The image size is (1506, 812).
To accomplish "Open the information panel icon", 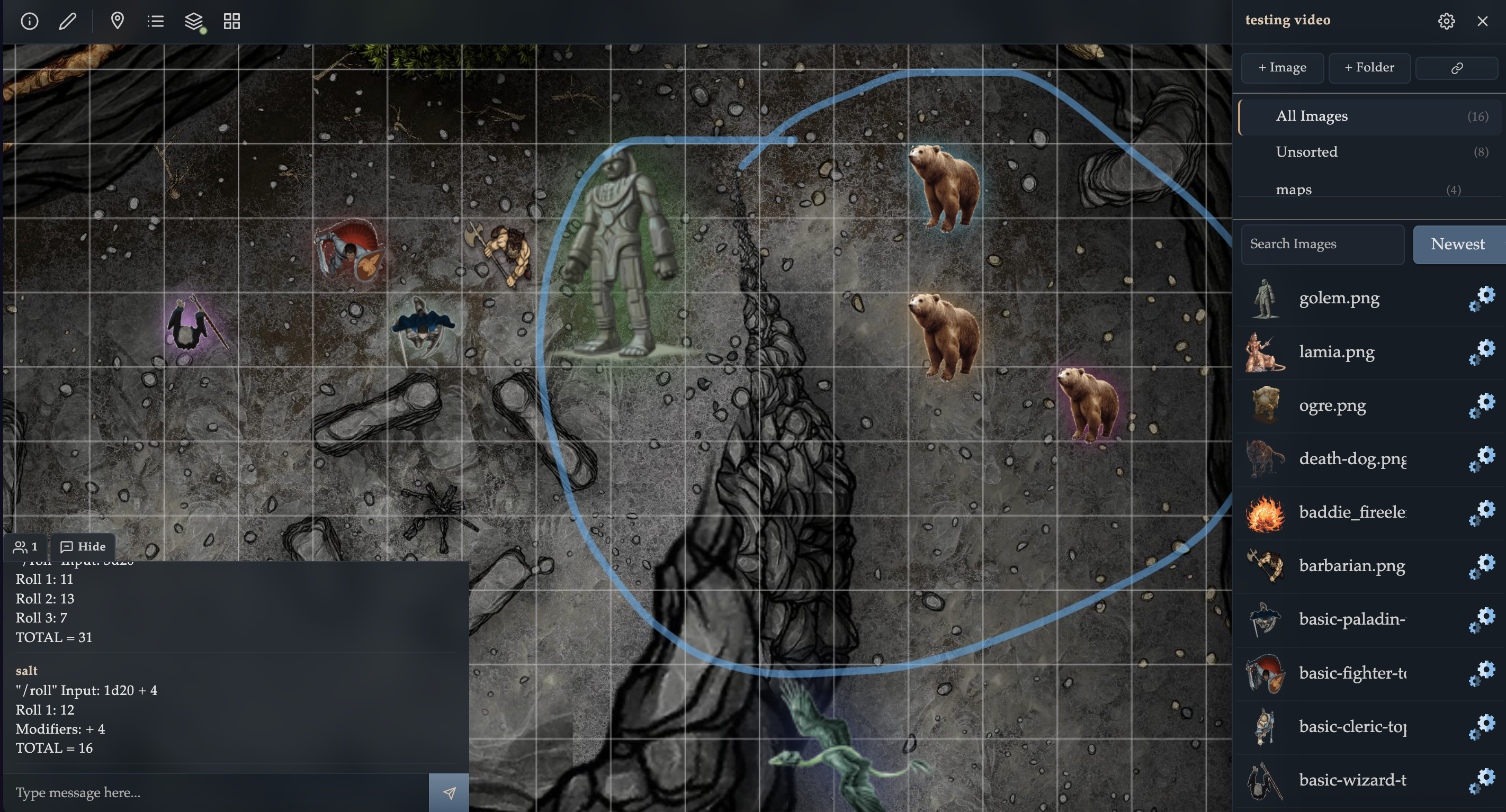I will [29, 21].
